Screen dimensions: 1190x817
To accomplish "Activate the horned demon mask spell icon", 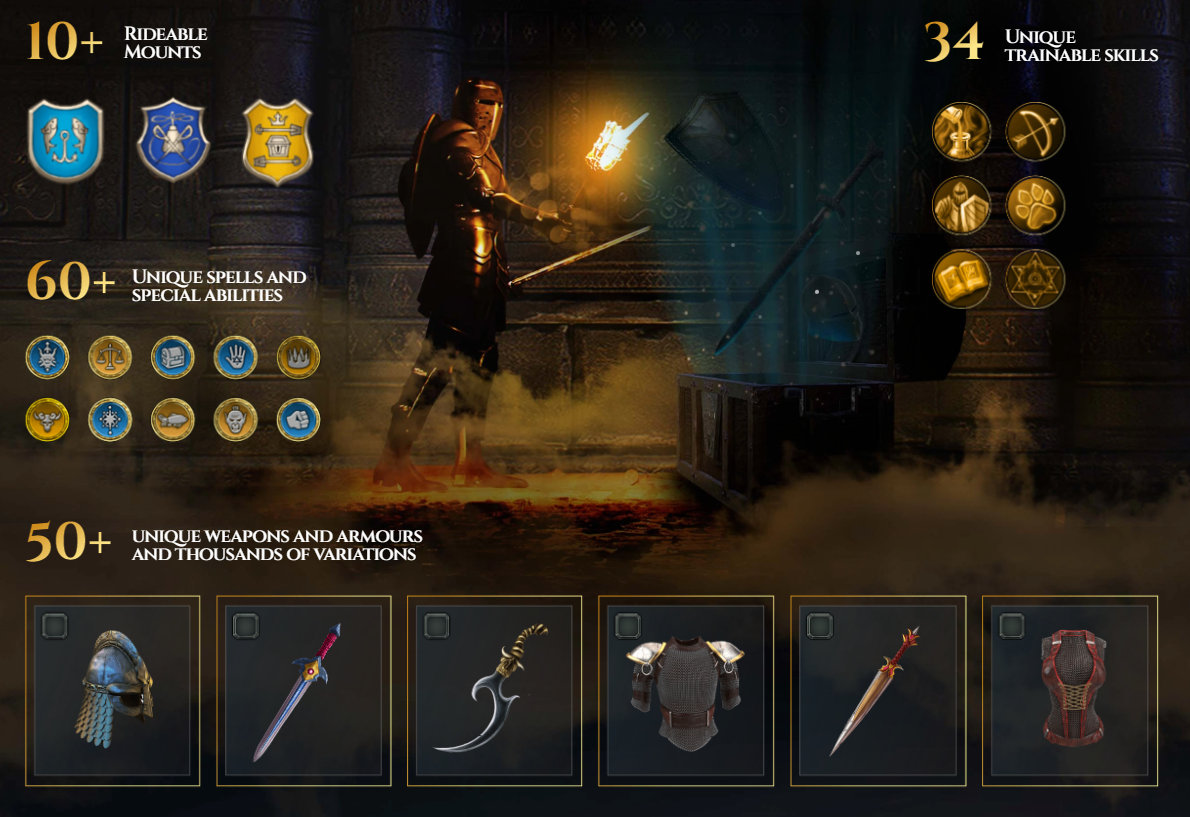I will (x=47, y=357).
